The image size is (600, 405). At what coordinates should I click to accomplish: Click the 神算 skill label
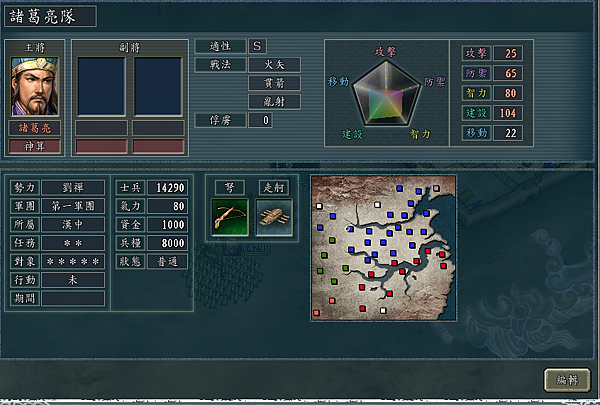coord(35,146)
